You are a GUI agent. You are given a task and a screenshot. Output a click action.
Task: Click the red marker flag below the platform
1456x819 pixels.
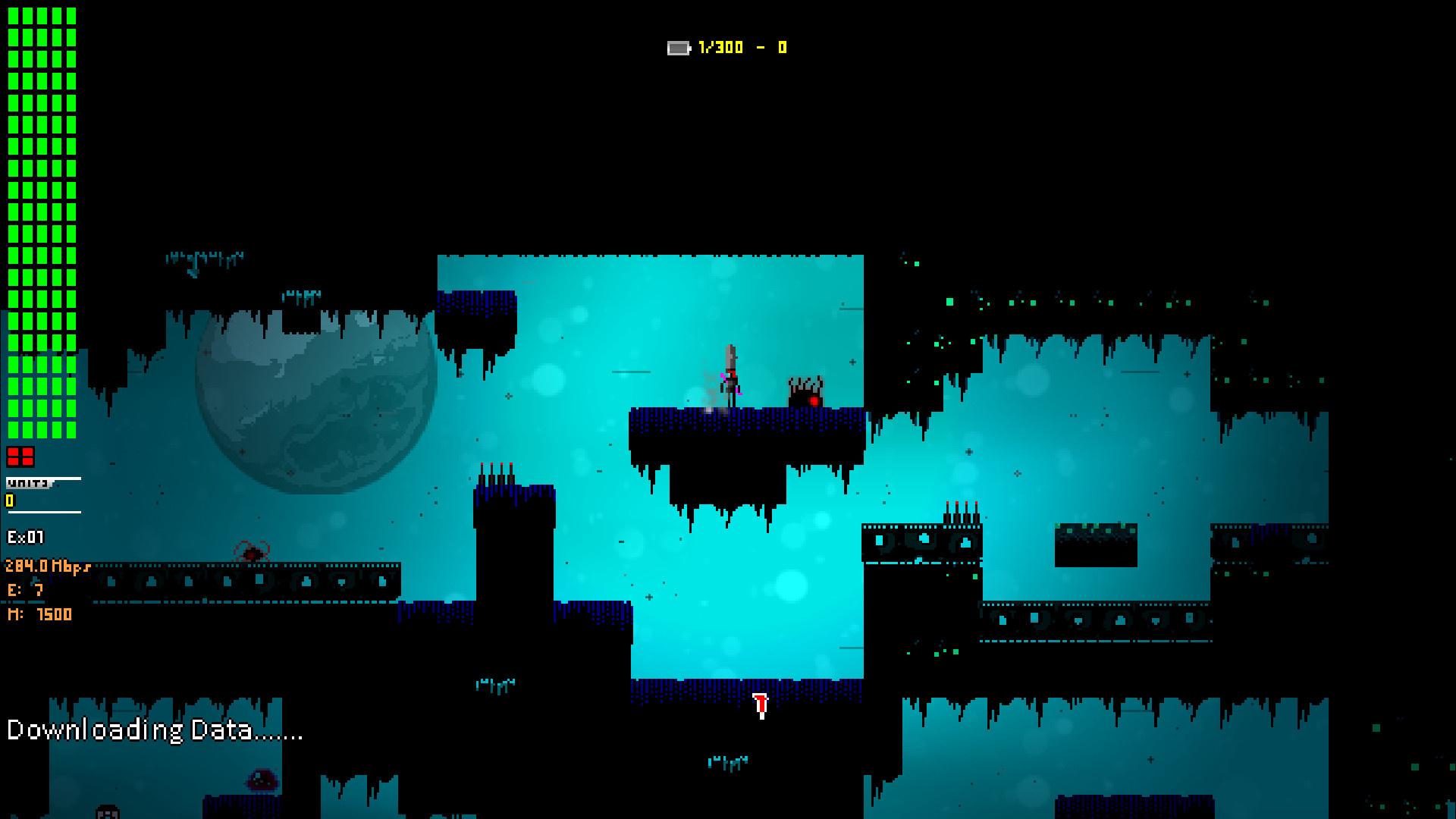(x=760, y=705)
